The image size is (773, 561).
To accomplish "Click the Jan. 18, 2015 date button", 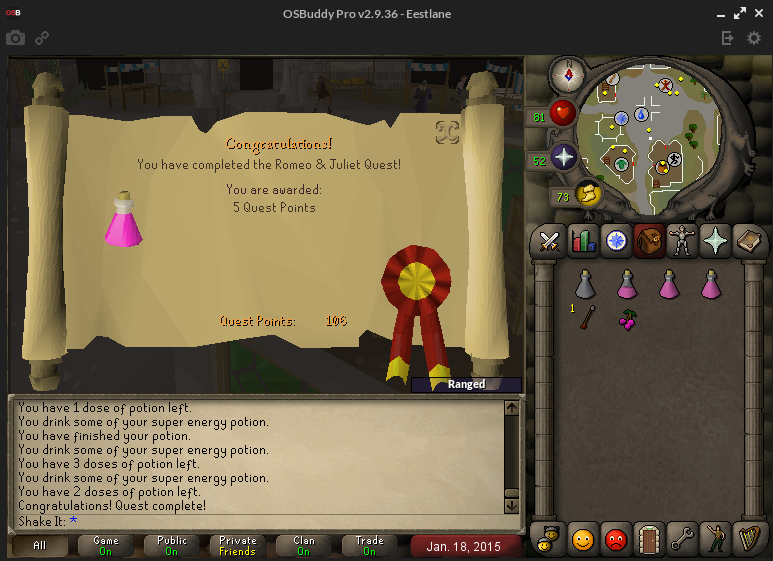I will pos(466,546).
